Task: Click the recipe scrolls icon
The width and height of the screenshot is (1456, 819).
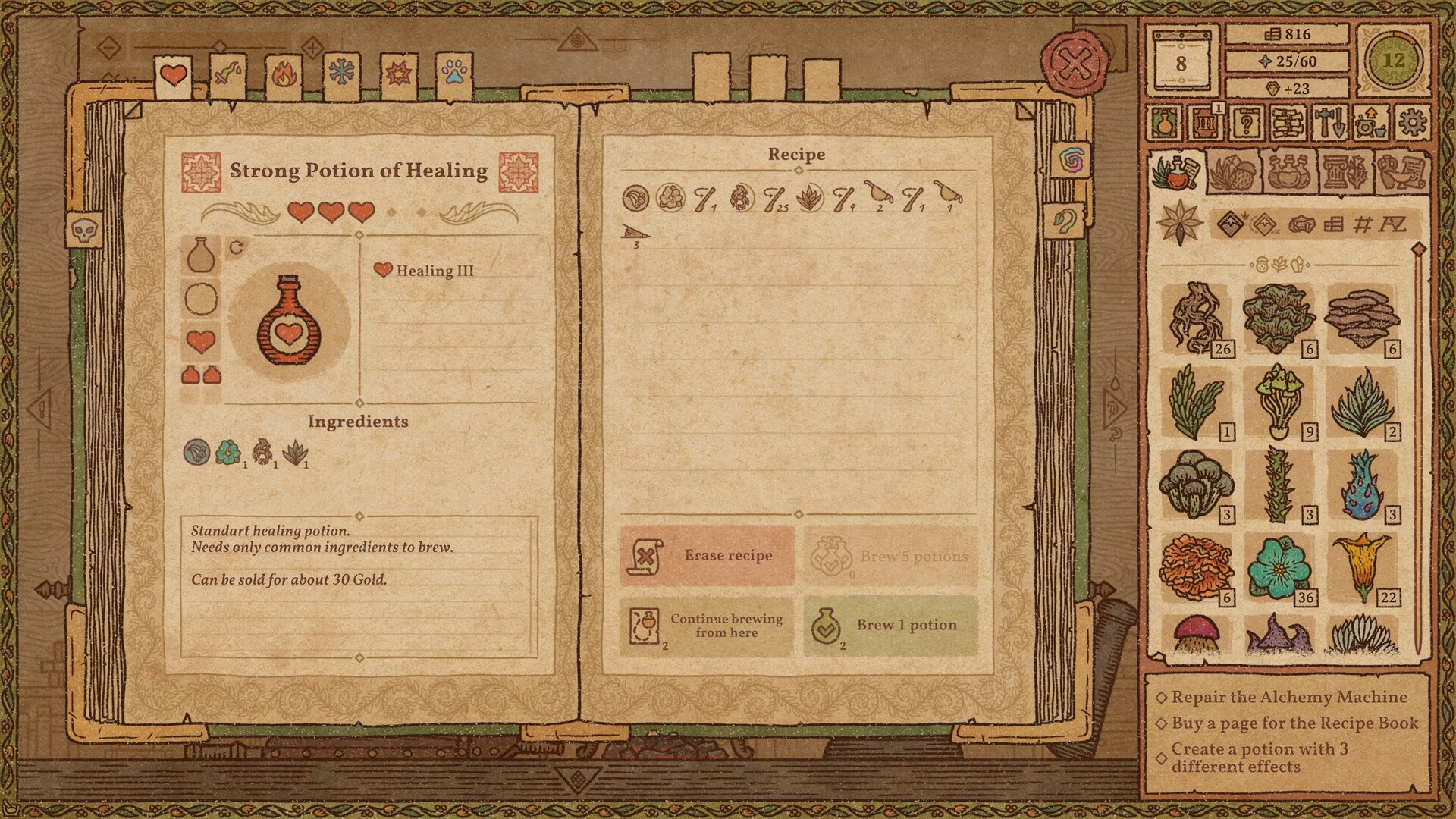Action: click(1288, 123)
